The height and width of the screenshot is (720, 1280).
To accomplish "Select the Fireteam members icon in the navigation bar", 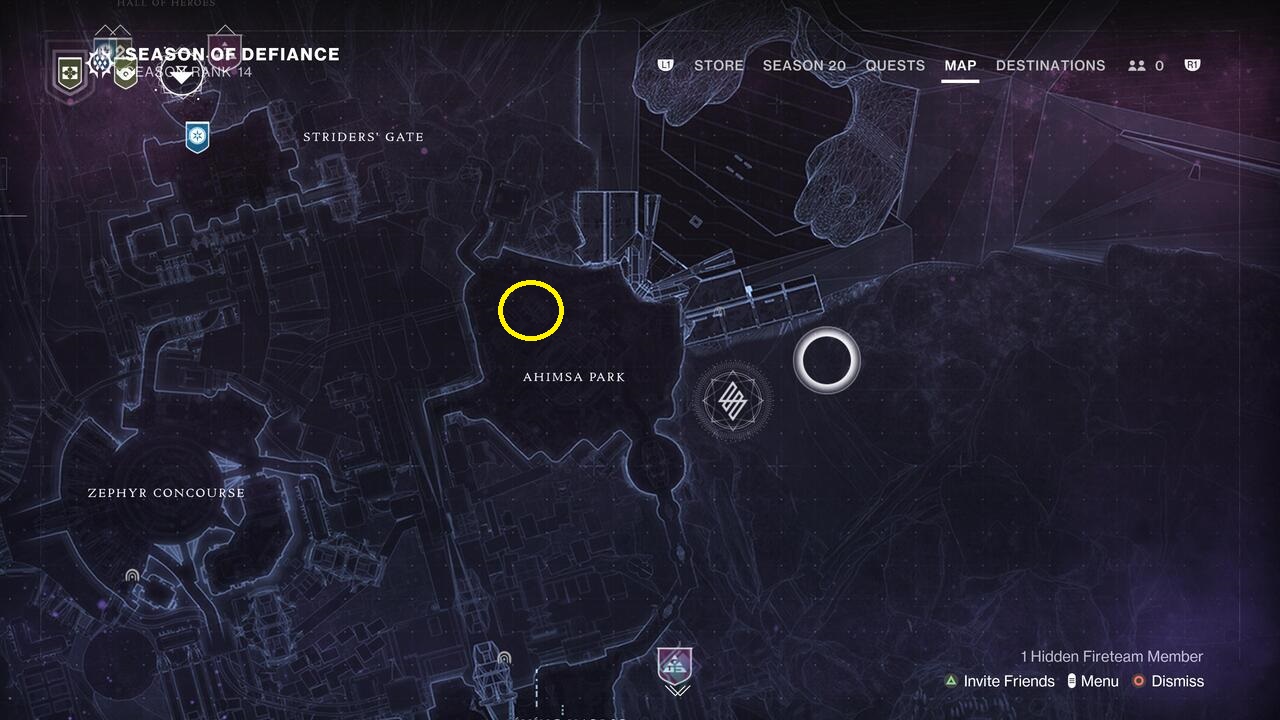I will pos(1139,65).
